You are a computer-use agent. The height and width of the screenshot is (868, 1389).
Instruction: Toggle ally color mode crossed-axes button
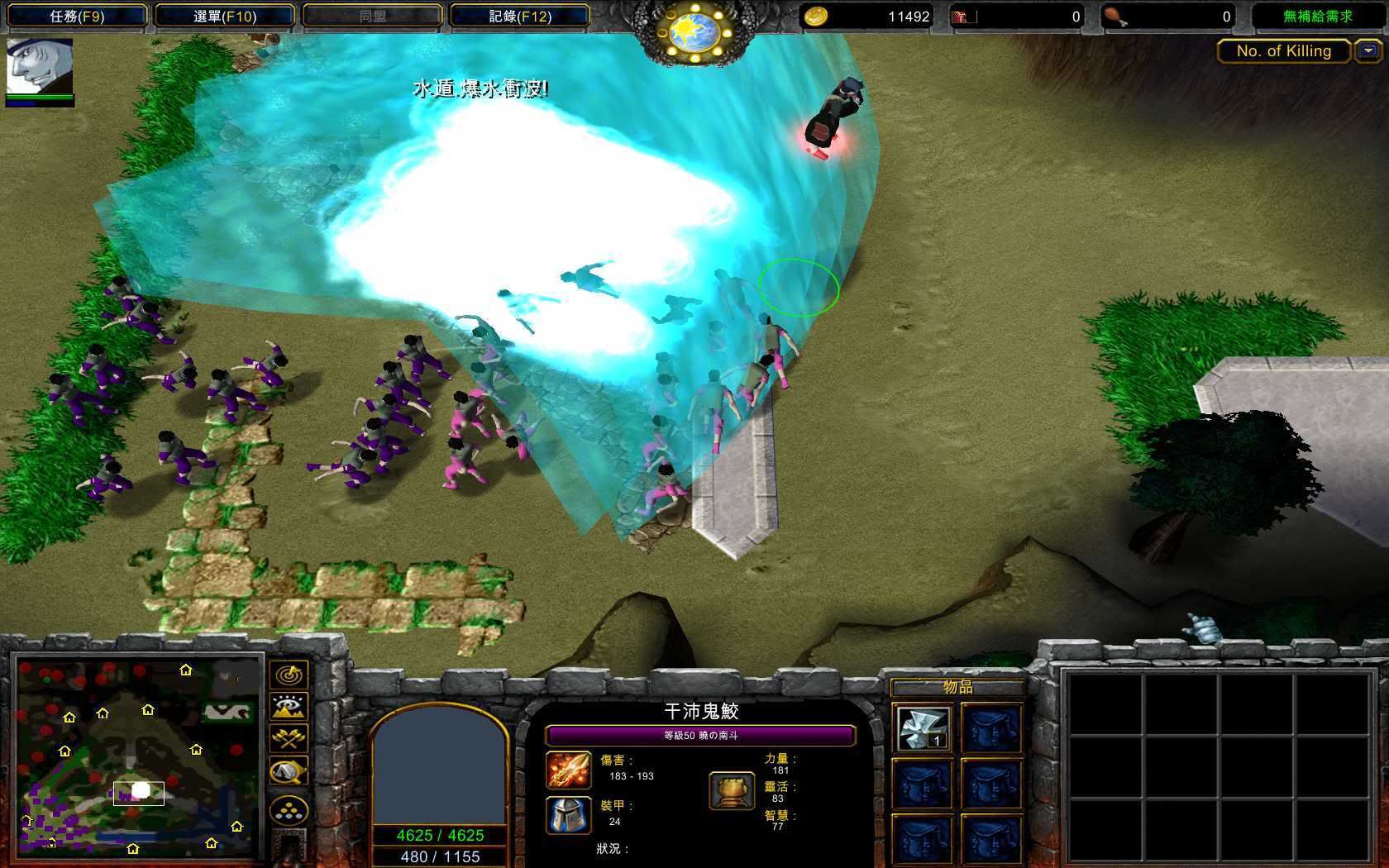289,737
